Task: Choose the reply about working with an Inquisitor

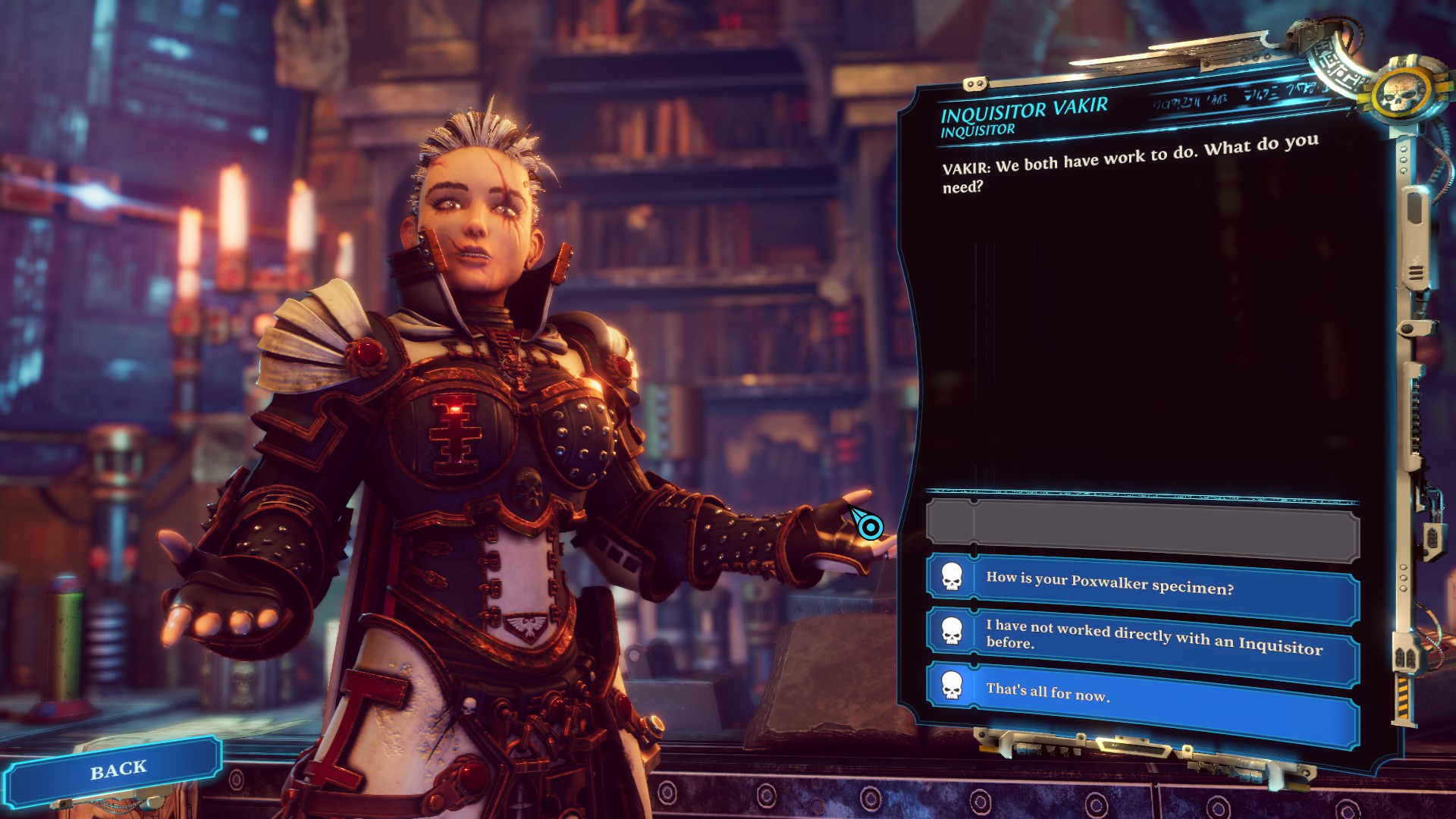Action: tap(1141, 635)
